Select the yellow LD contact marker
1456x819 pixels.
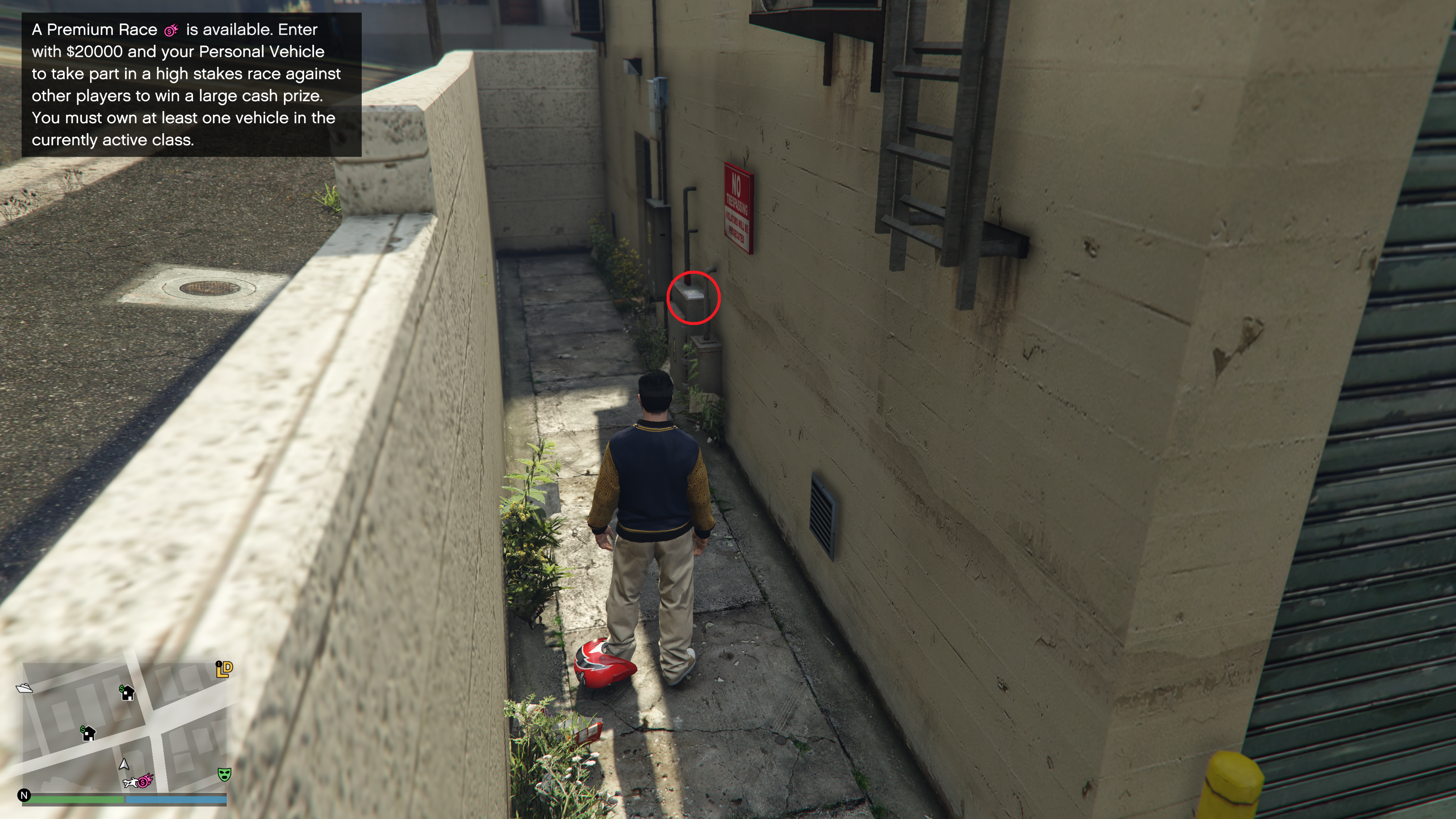point(224,668)
